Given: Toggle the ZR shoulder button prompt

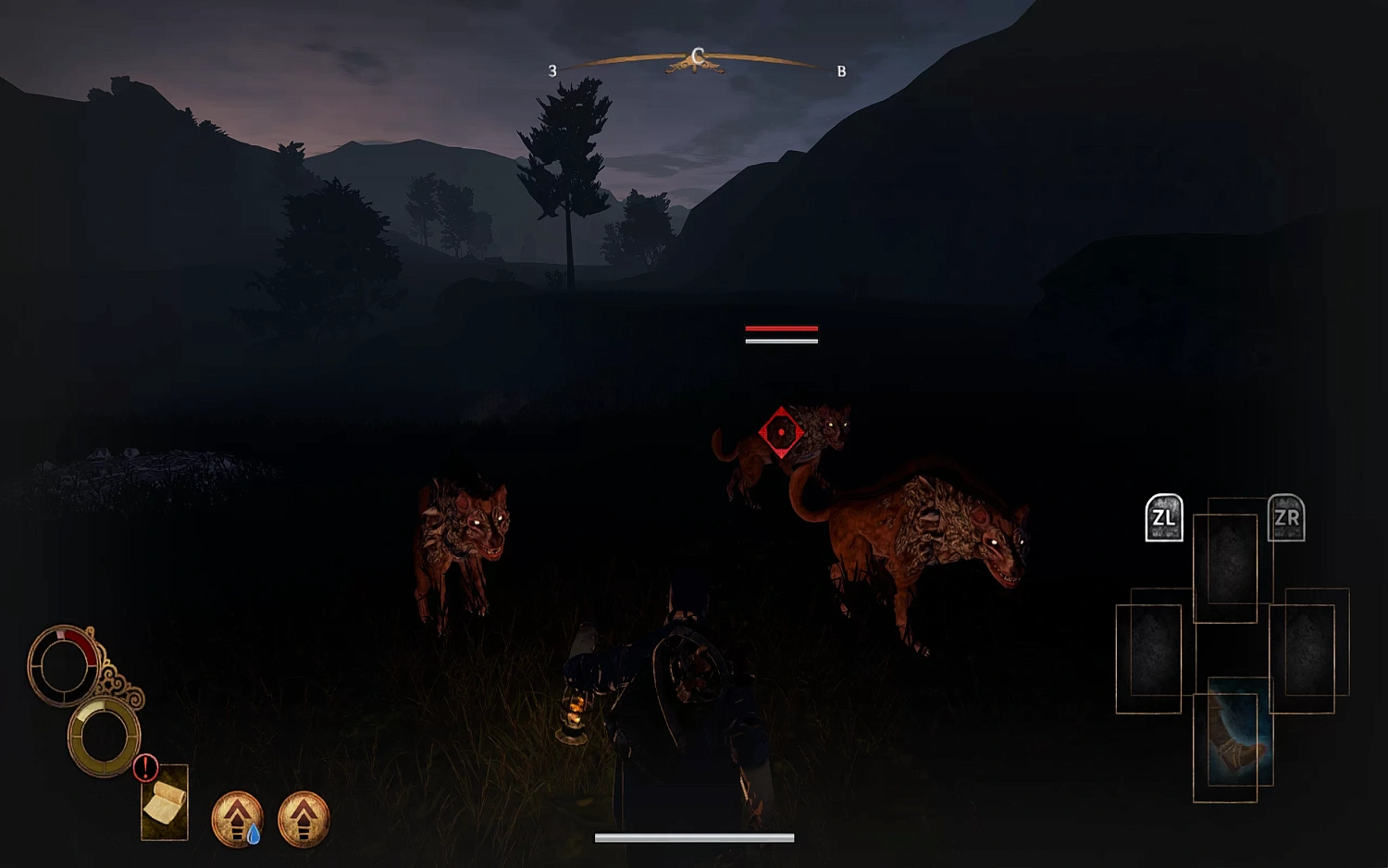Looking at the screenshot, I should [x=1287, y=518].
